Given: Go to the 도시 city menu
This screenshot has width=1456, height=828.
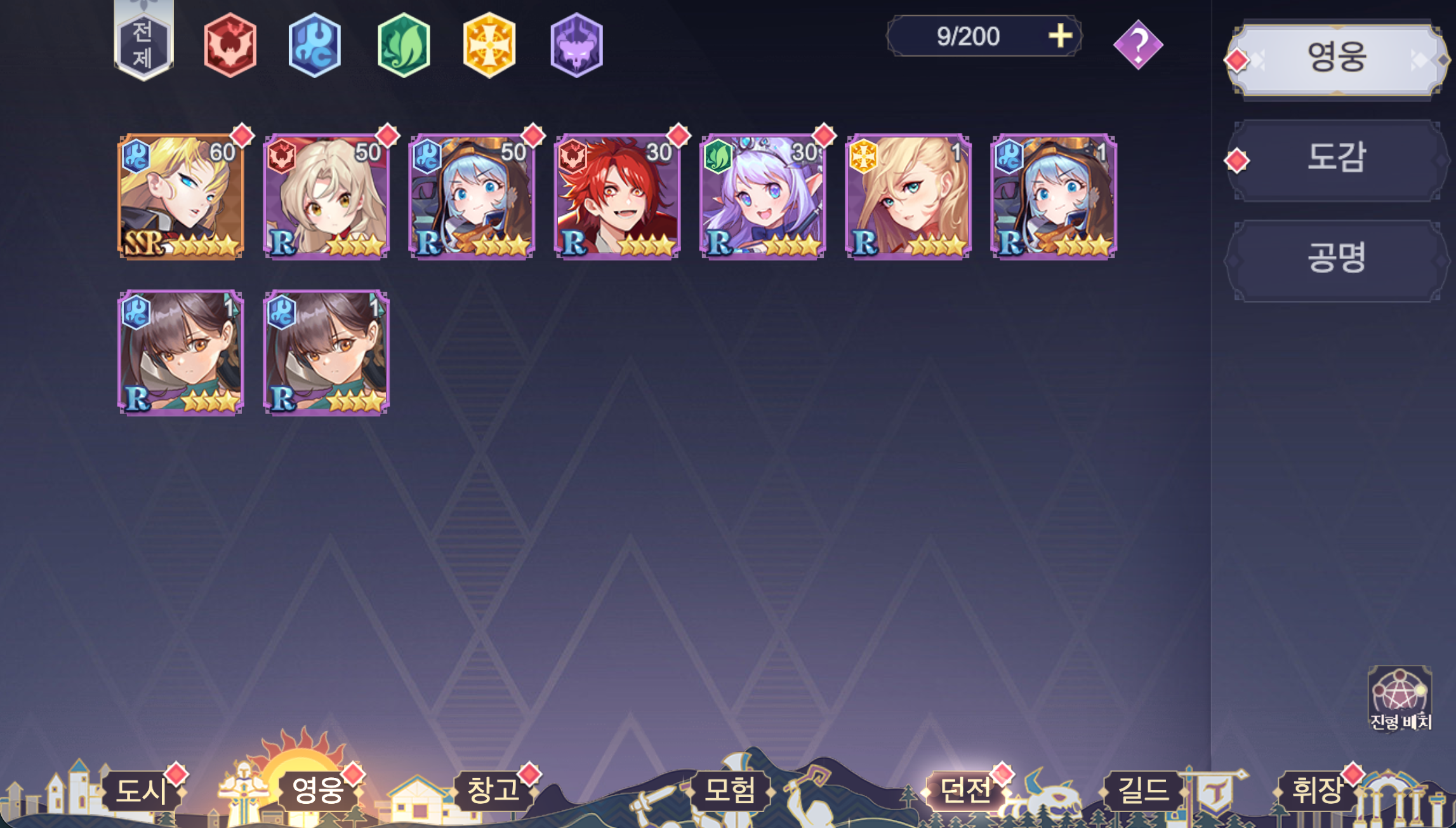Looking at the screenshot, I should (141, 791).
